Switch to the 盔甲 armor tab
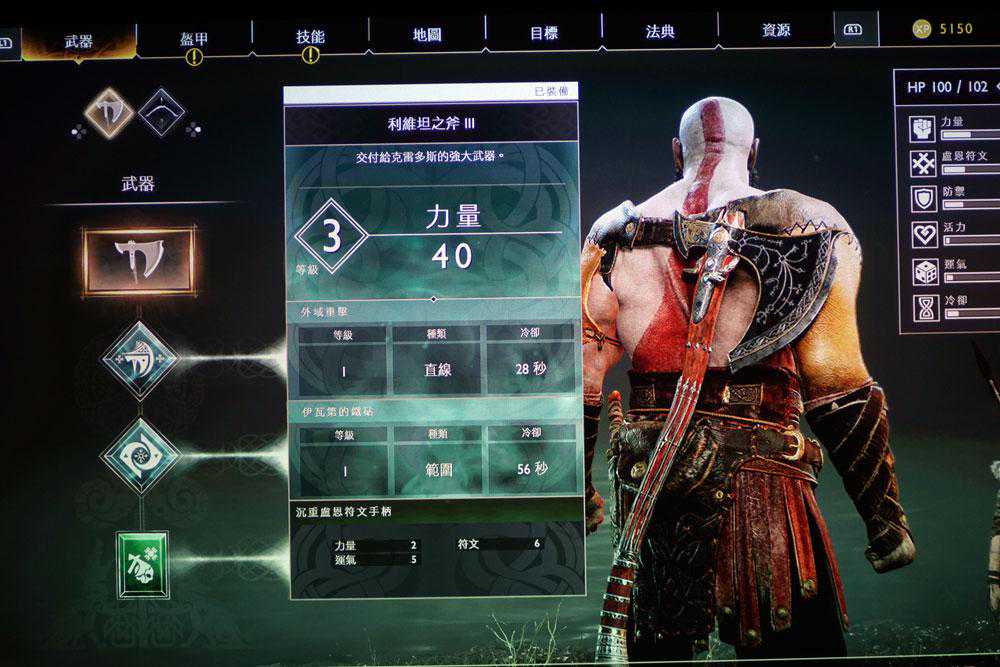Screen dimensions: 1000x667 pos(194,38)
